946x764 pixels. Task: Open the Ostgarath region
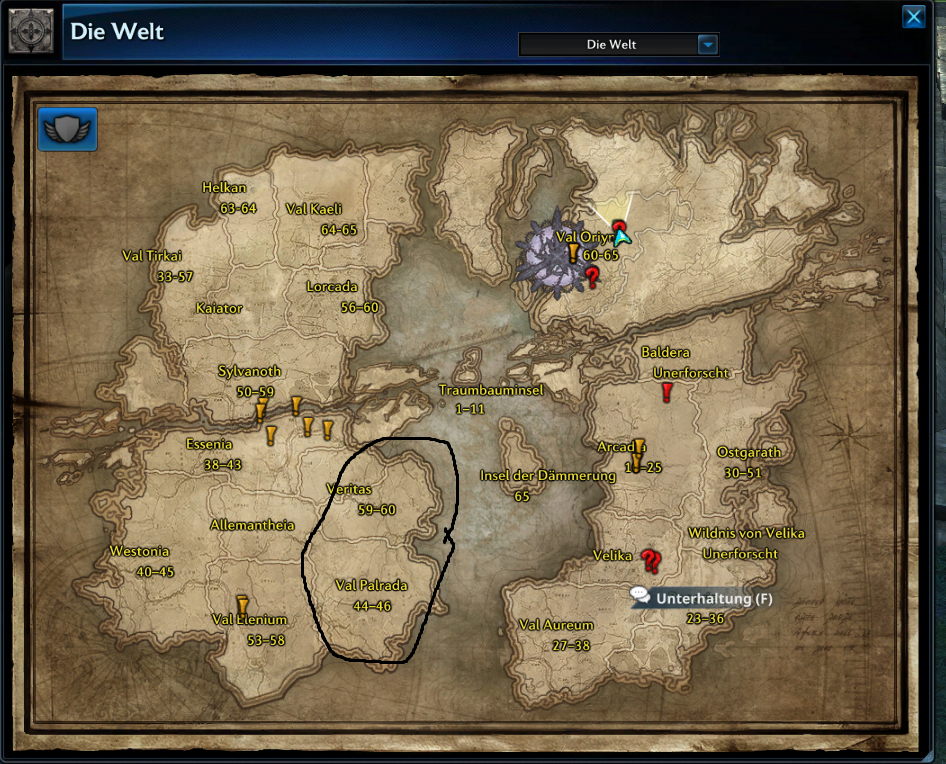click(x=749, y=452)
